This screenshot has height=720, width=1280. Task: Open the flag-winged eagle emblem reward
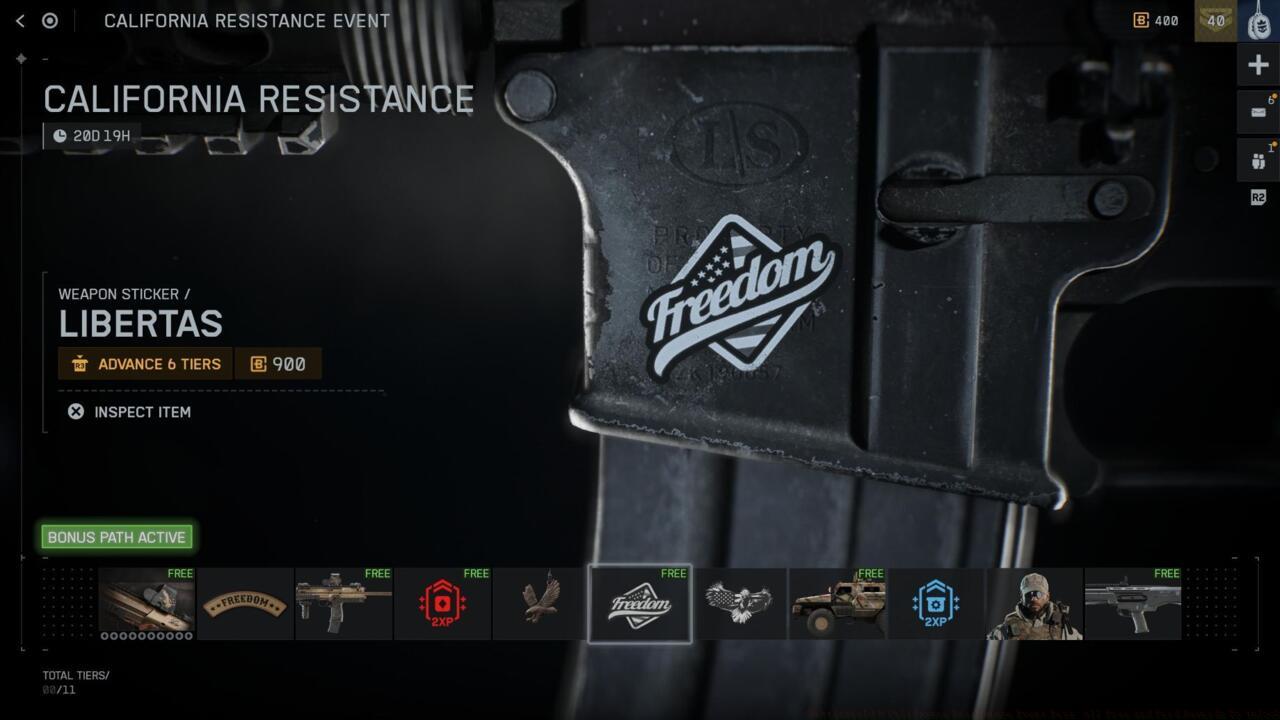738,604
